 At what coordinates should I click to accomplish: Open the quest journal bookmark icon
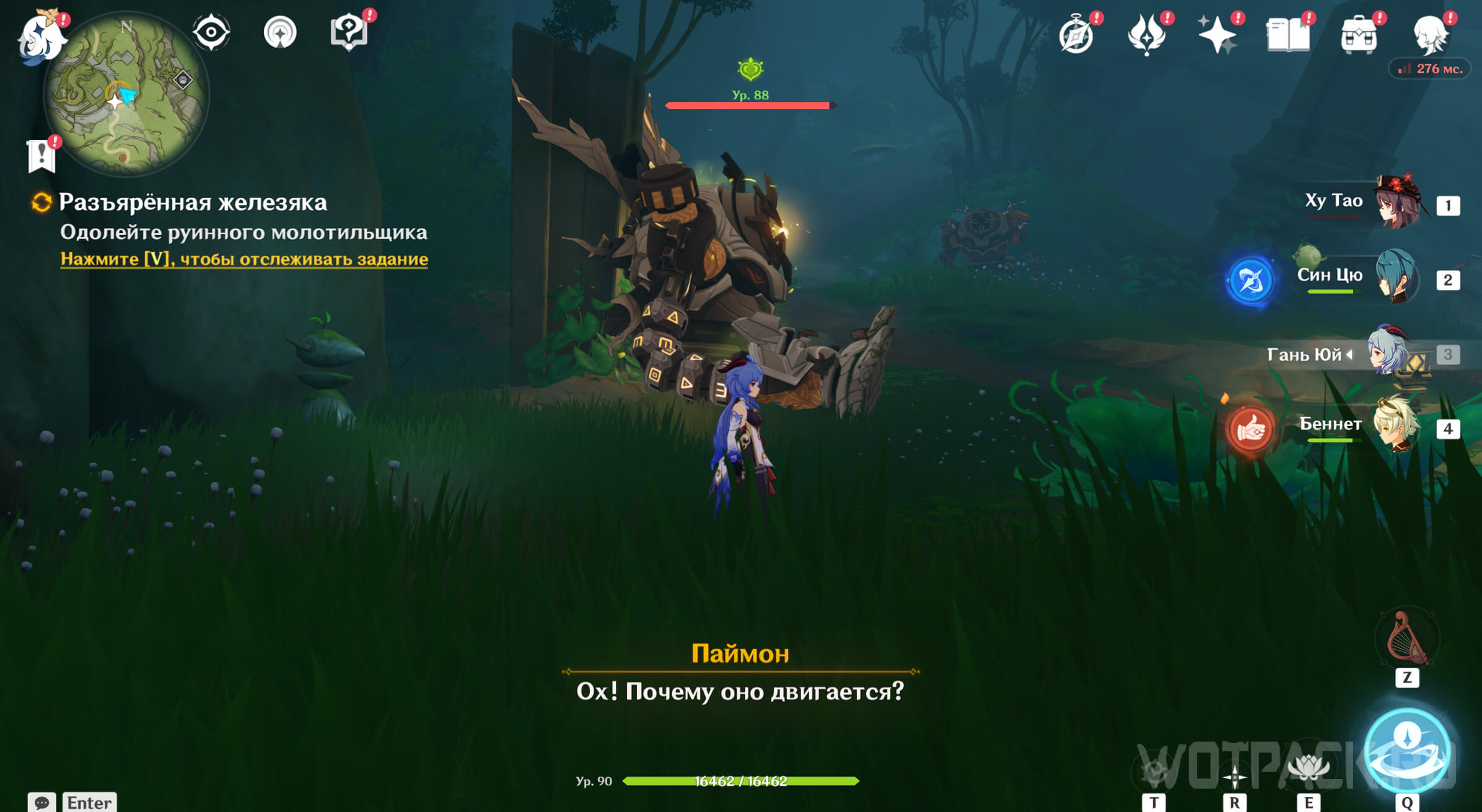(42, 155)
